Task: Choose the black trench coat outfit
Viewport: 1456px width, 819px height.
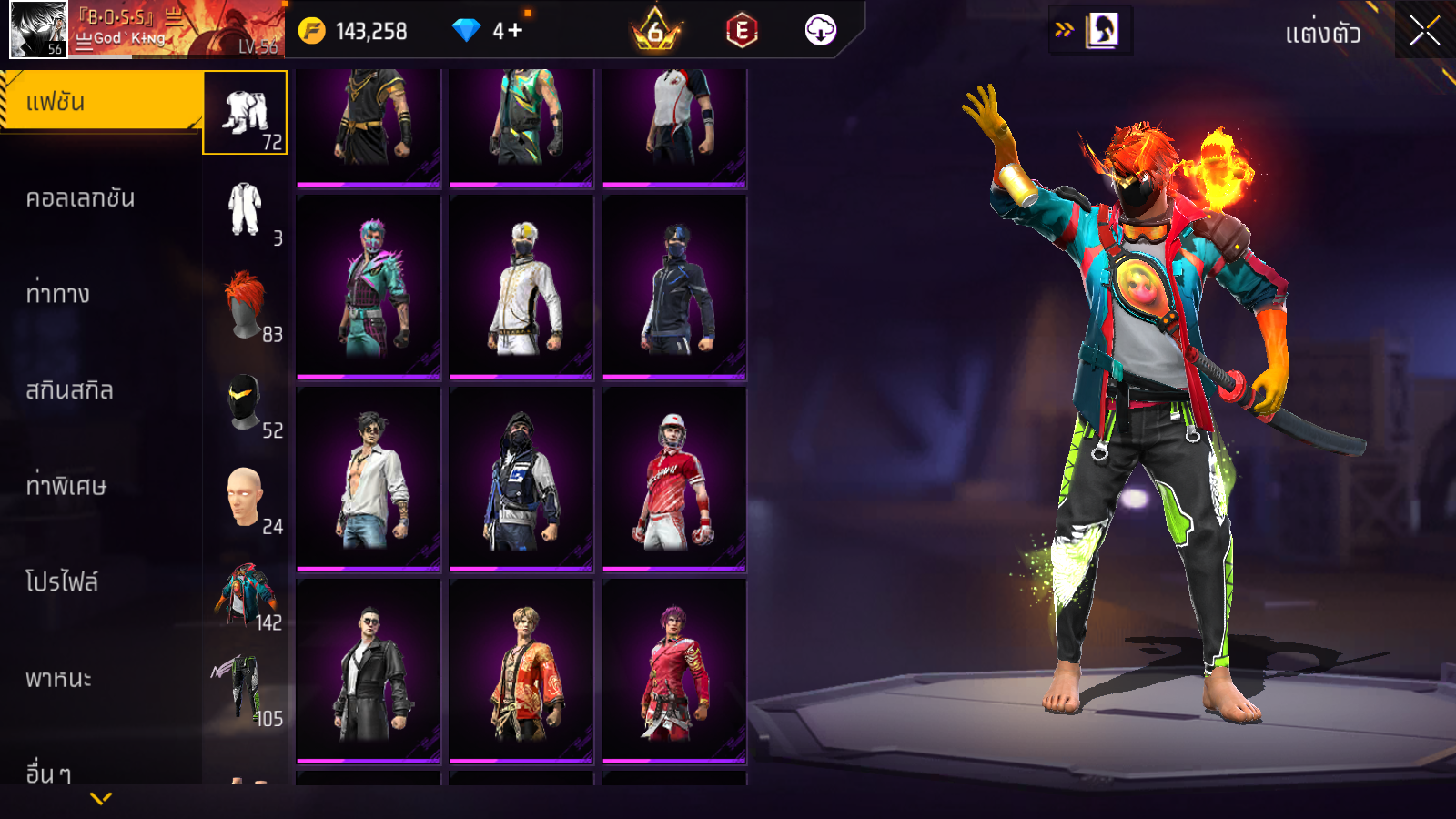Action: pos(369,672)
